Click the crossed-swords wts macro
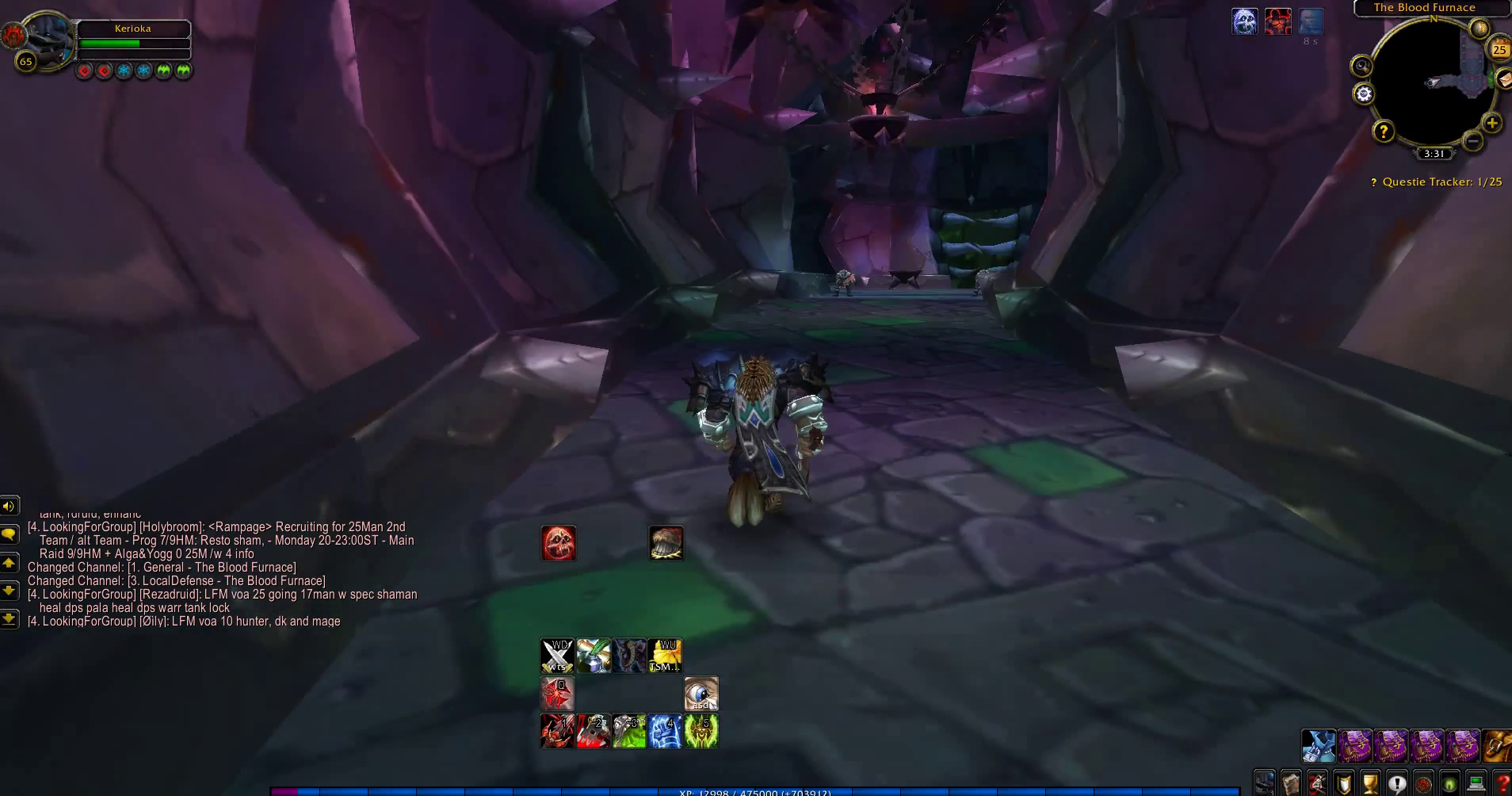Screen dimensions: 1512x796 (x=557, y=656)
